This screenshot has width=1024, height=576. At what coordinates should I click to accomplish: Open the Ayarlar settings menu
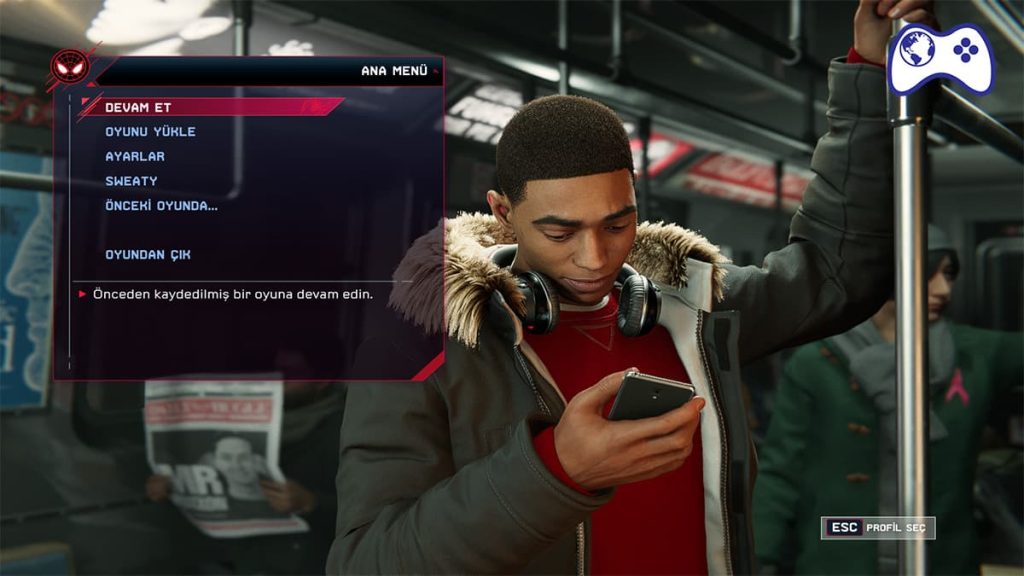pyautogui.click(x=135, y=157)
